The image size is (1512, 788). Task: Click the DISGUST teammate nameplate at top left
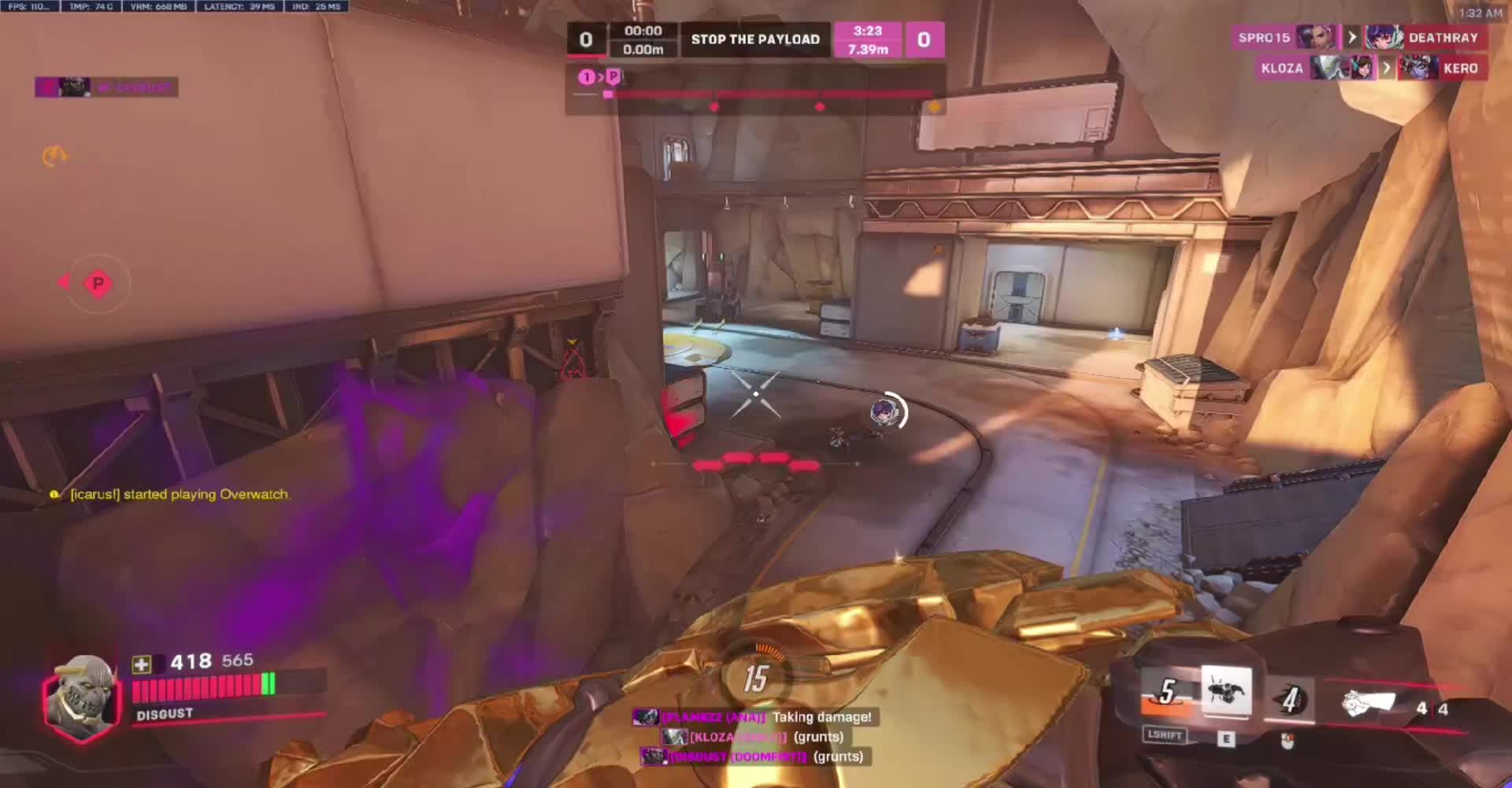[106, 87]
